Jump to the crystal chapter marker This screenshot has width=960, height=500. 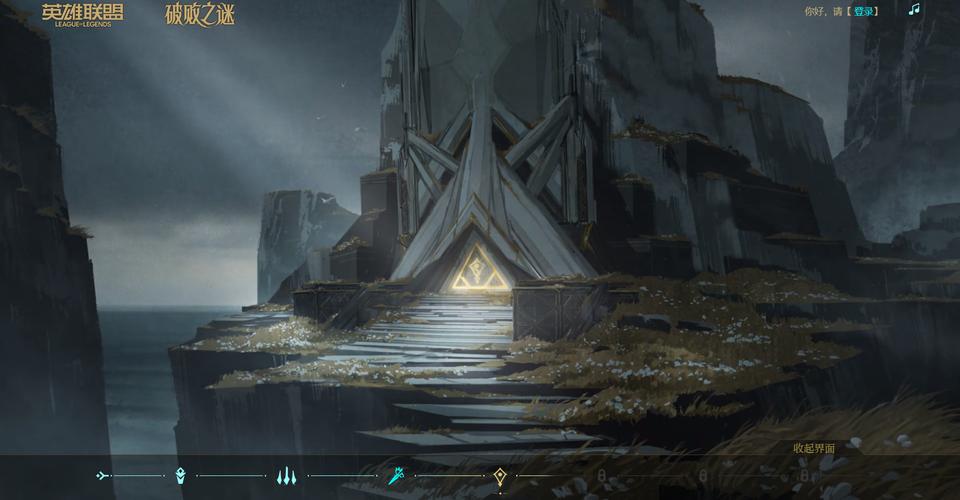click(x=180, y=476)
